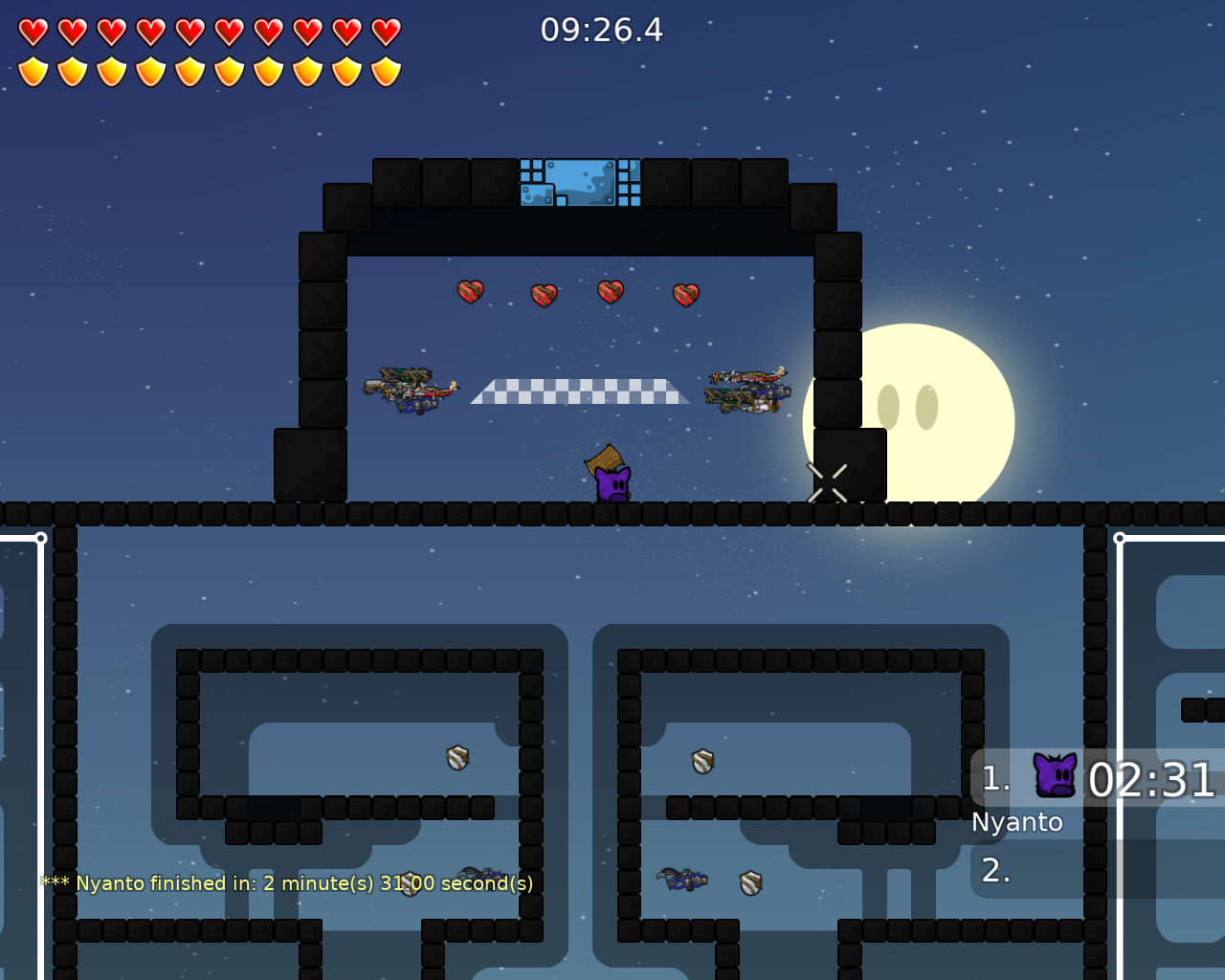Viewport: 1225px width, 980px height.
Task: Grab the rightmost heart pickup near the finish
Action: click(x=685, y=293)
